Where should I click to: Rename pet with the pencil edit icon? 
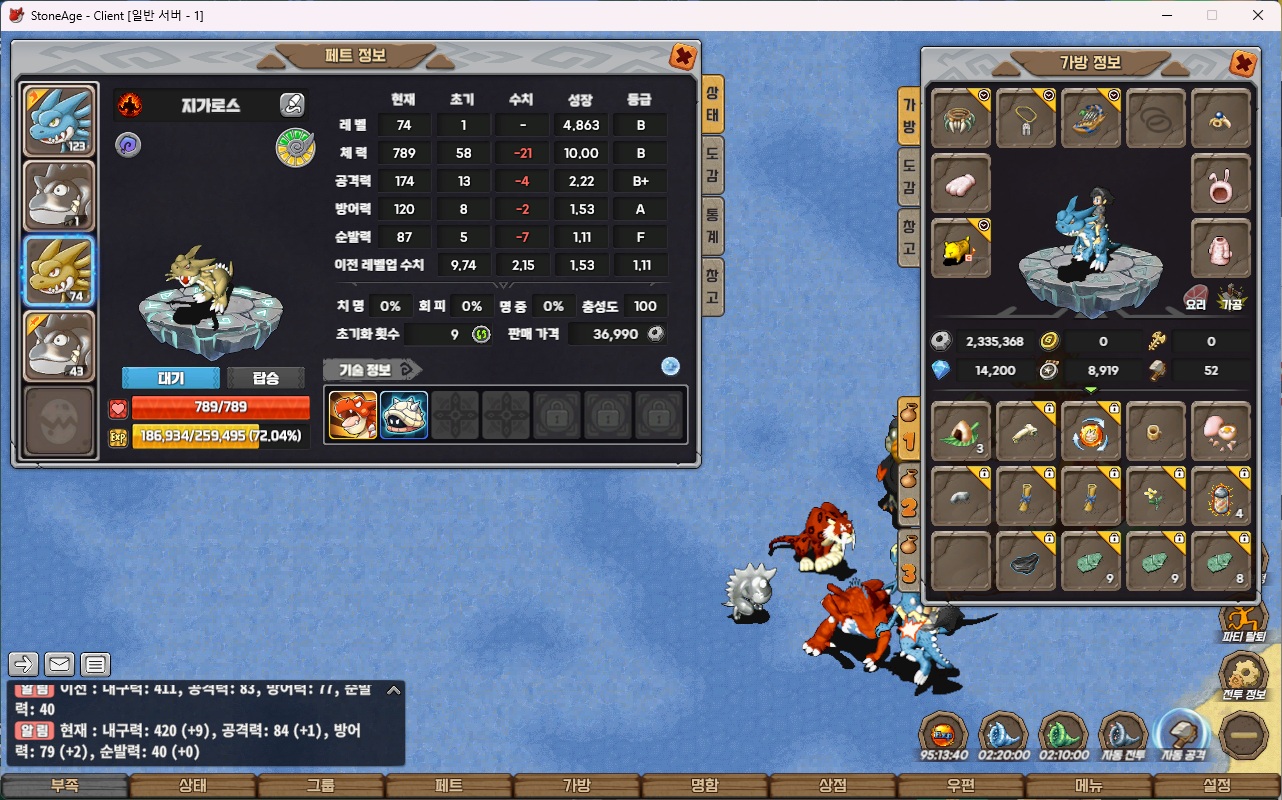[x=292, y=104]
